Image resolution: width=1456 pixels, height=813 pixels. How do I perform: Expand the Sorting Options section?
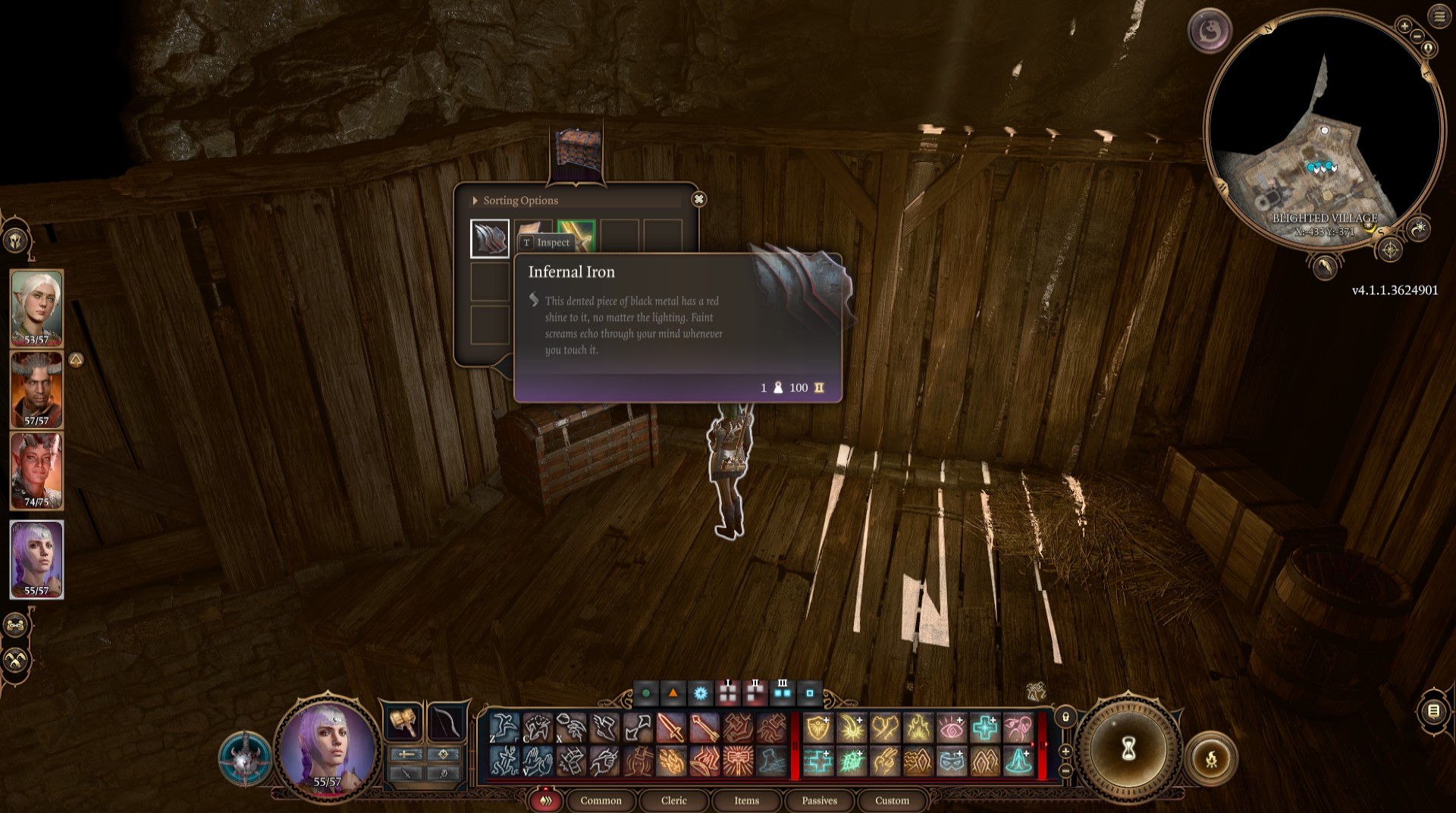475,201
